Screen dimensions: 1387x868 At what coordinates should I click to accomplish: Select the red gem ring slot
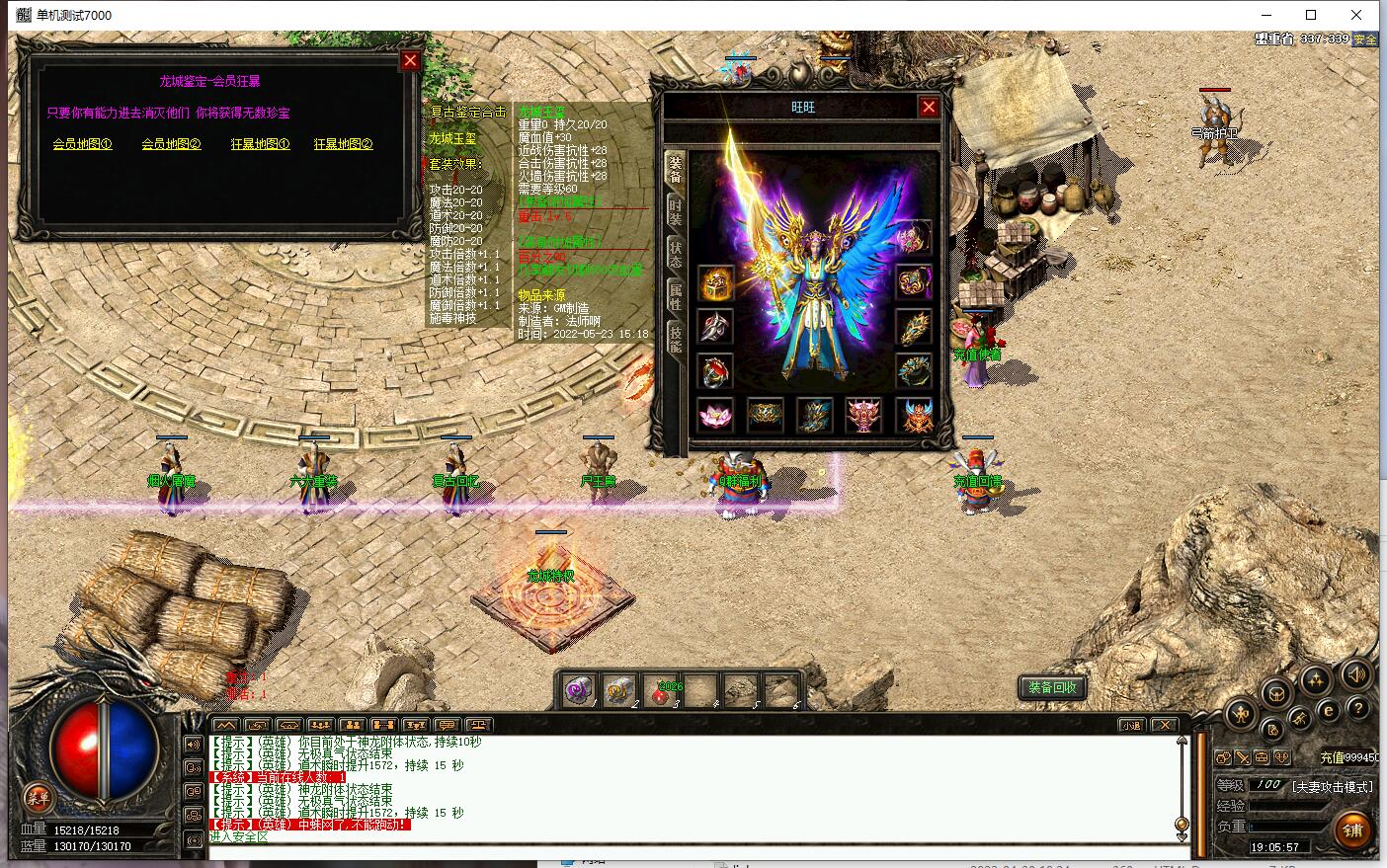(x=714, y=372)
